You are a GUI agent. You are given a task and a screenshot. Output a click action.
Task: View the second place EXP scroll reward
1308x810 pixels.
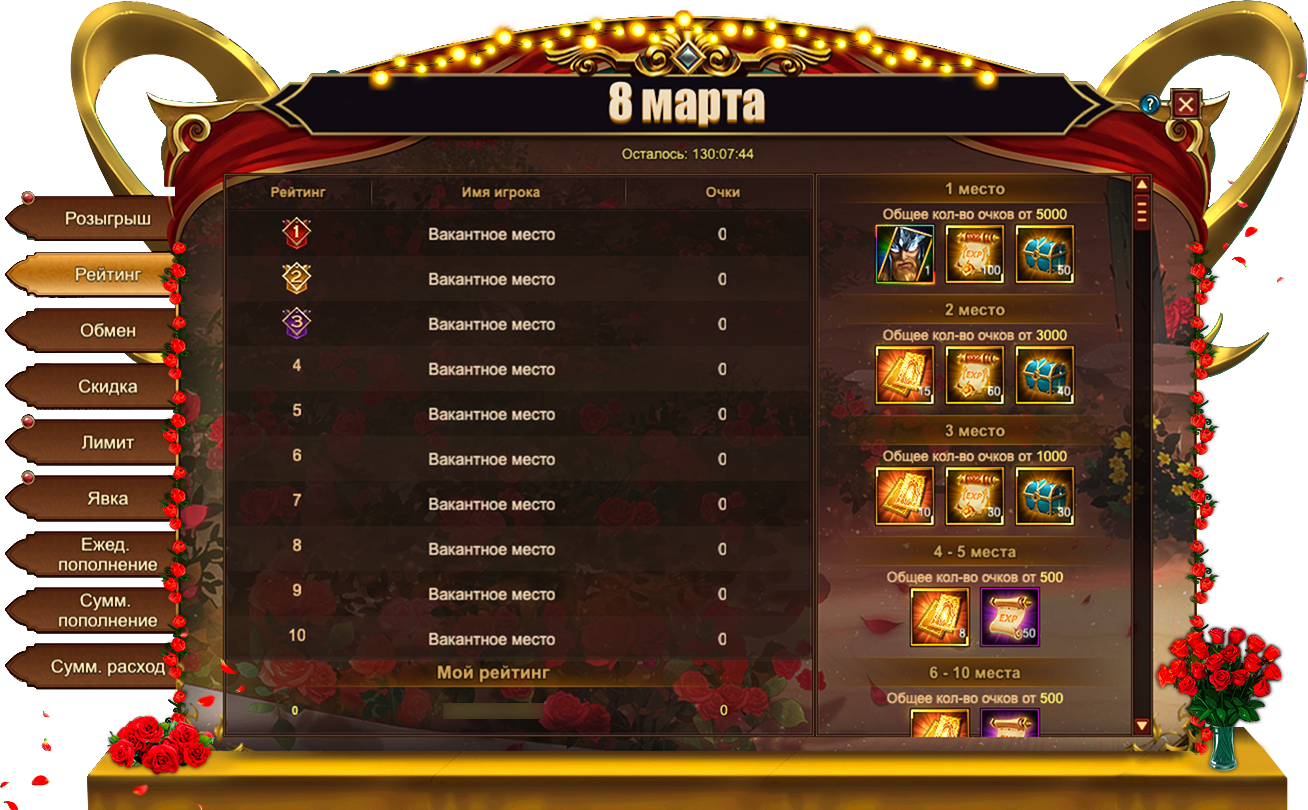975,375
